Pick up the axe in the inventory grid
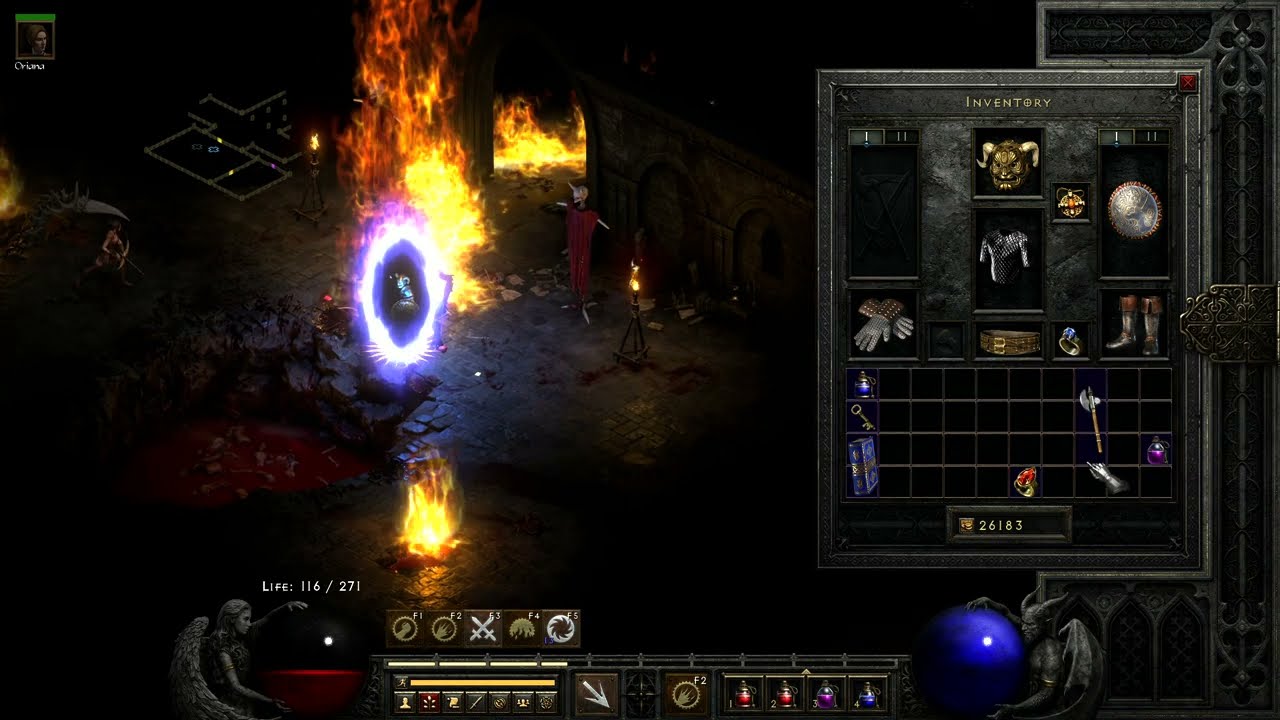Screen dimensions: 1280x720 pyautogui.click(x=1092, y=418)
